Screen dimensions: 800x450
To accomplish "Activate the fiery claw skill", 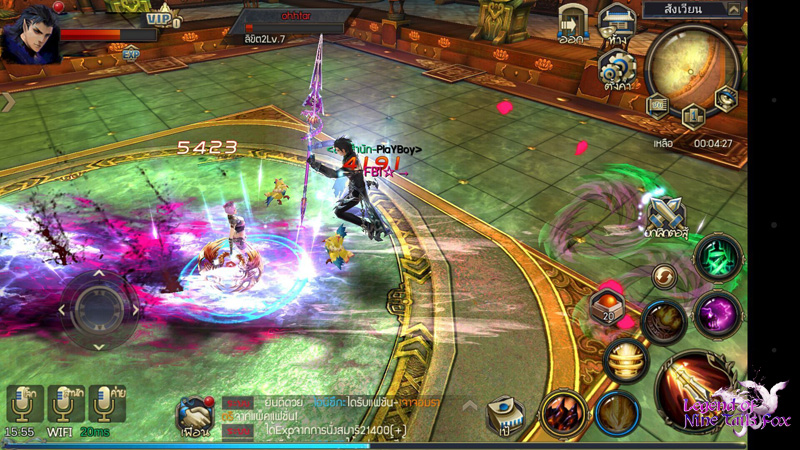I will click(x=564, y=412).
